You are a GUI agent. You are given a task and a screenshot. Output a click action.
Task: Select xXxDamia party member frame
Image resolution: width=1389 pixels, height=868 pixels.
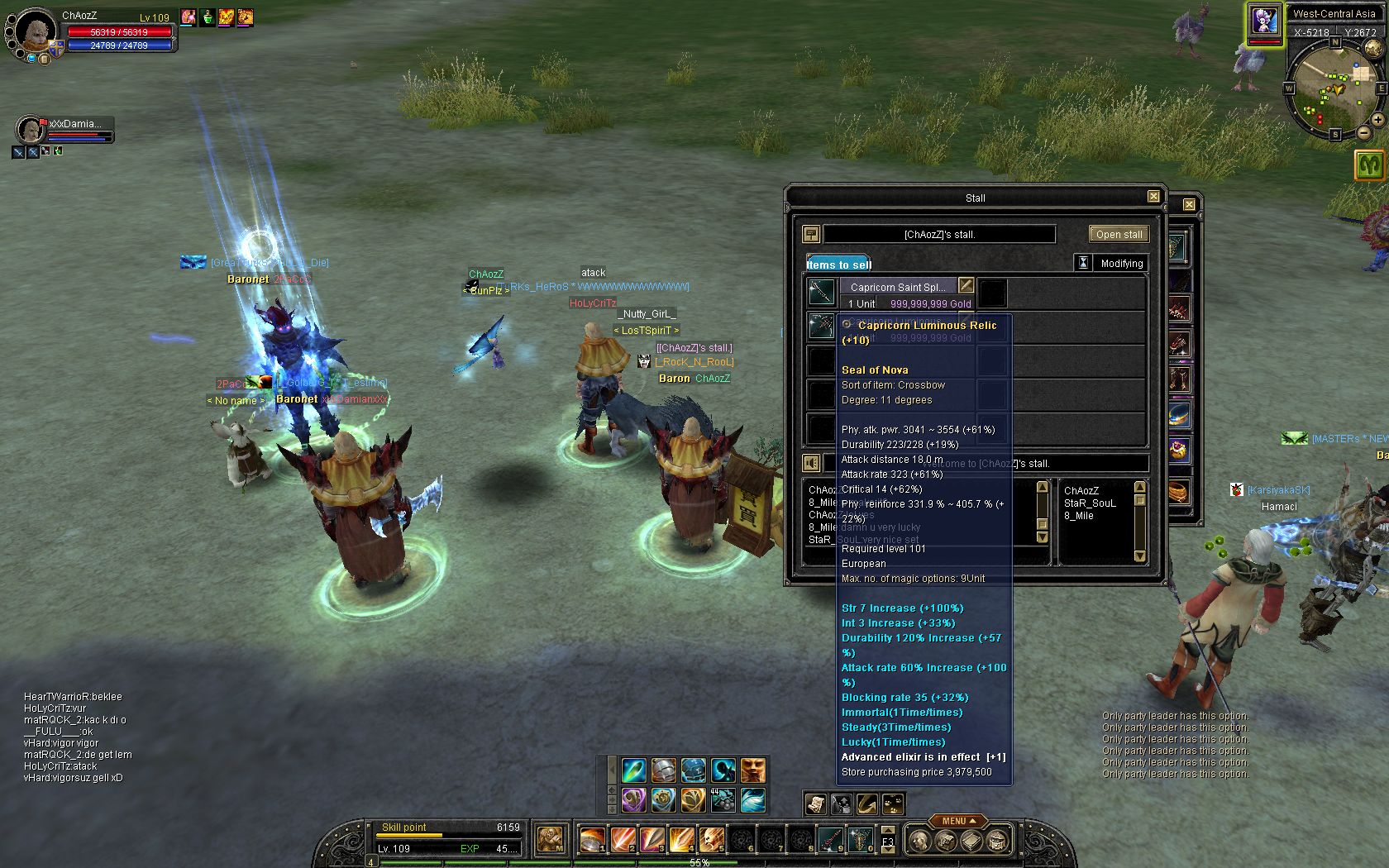pos(64,130)
